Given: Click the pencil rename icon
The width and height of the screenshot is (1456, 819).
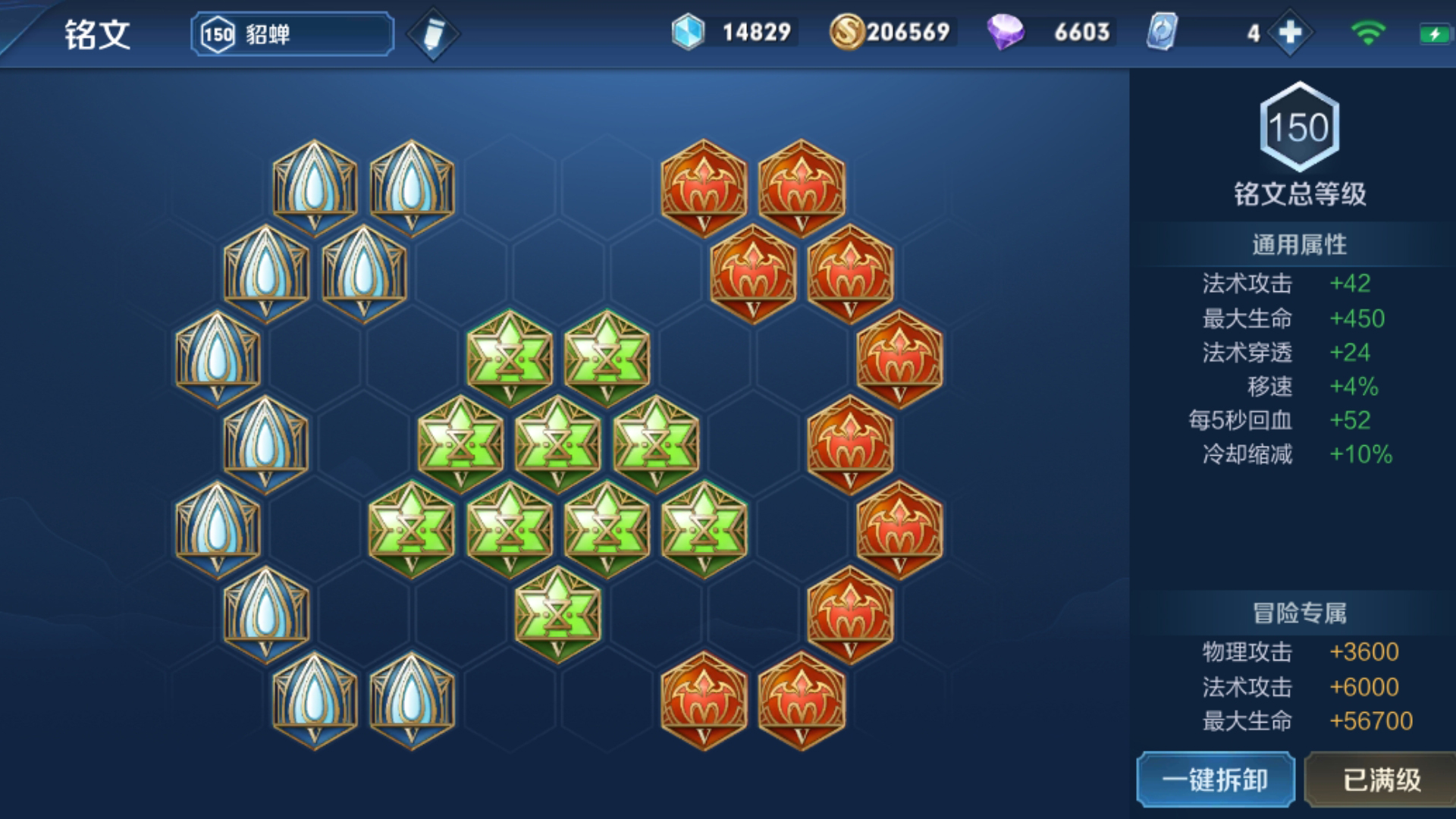Looking at the screenshot, I should coord(433,34).
